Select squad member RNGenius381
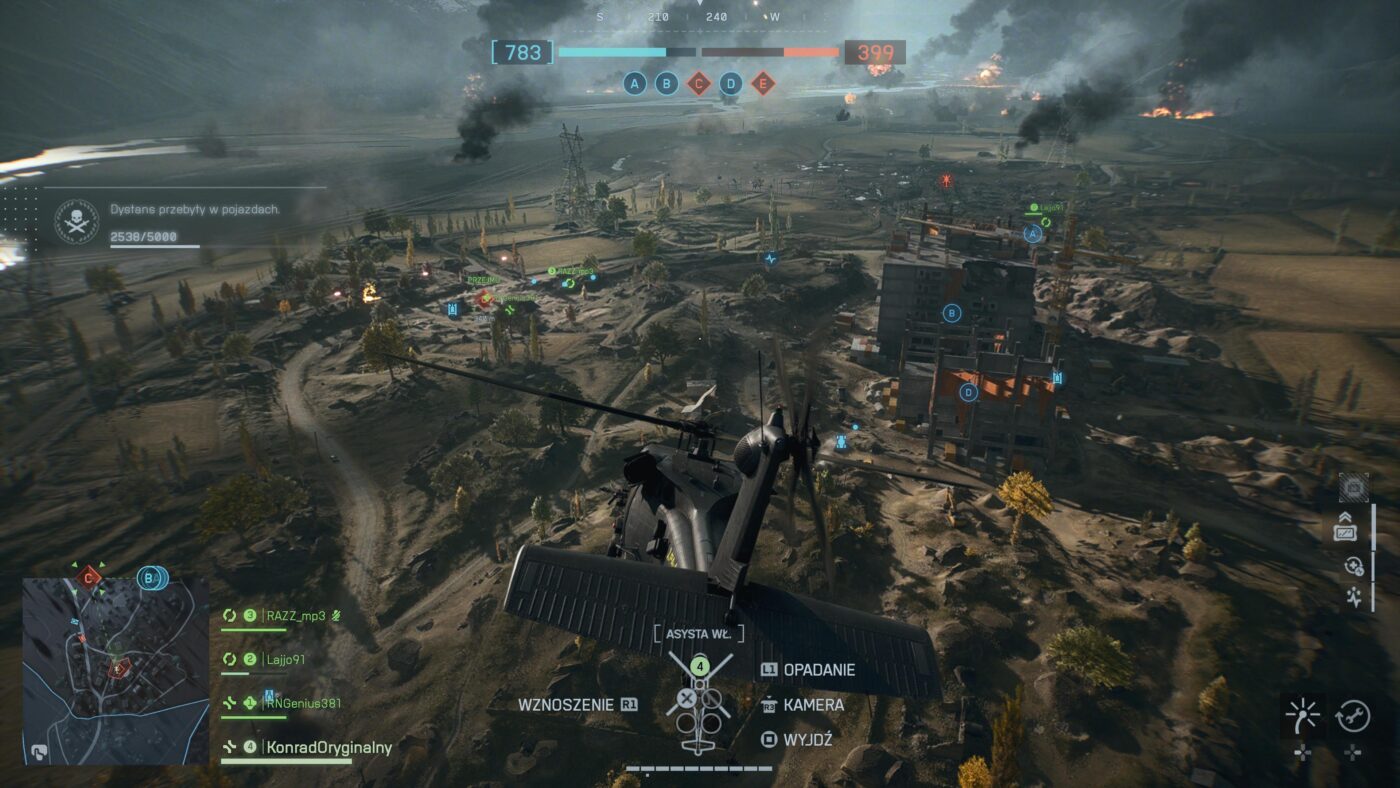The height and width of the screenshot is (788, 1400). point(303,703)
